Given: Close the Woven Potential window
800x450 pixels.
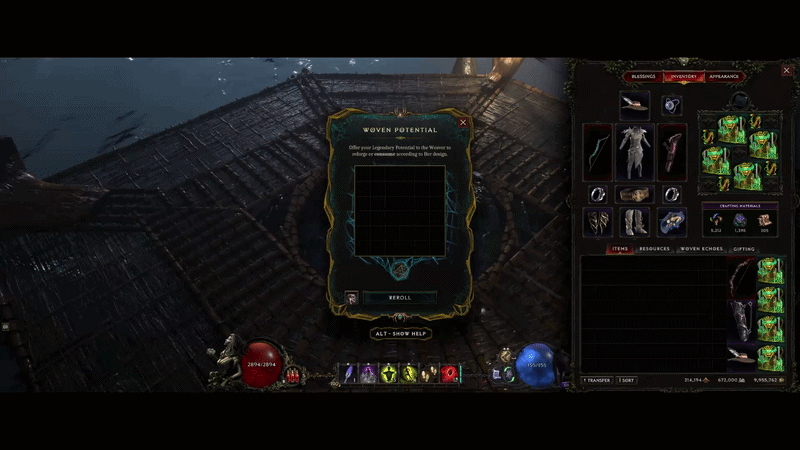Looking at the screenshot, I should [x=463, y=123].
